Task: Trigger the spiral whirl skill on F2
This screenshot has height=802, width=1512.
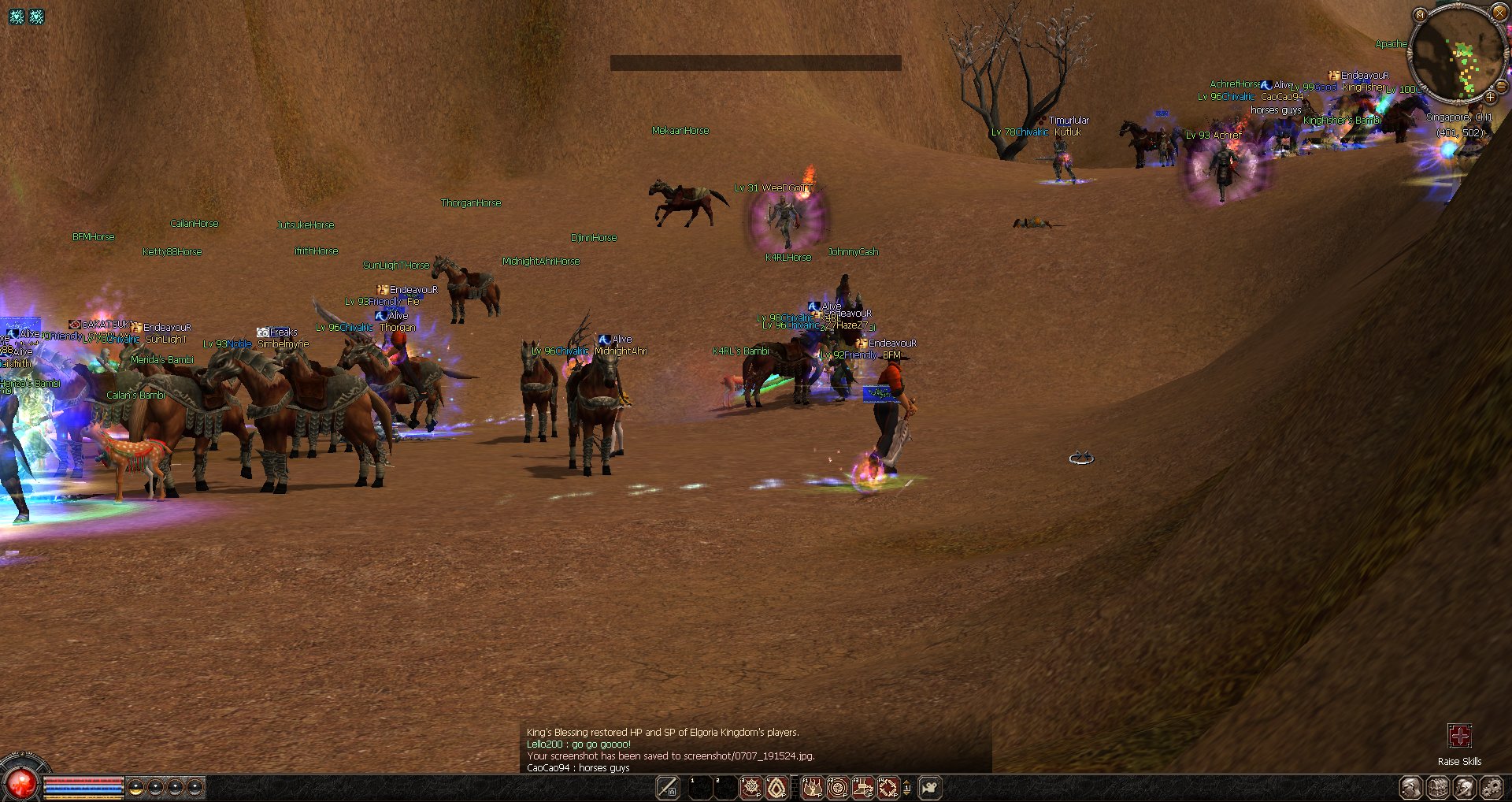Action: tap(837, 787)
